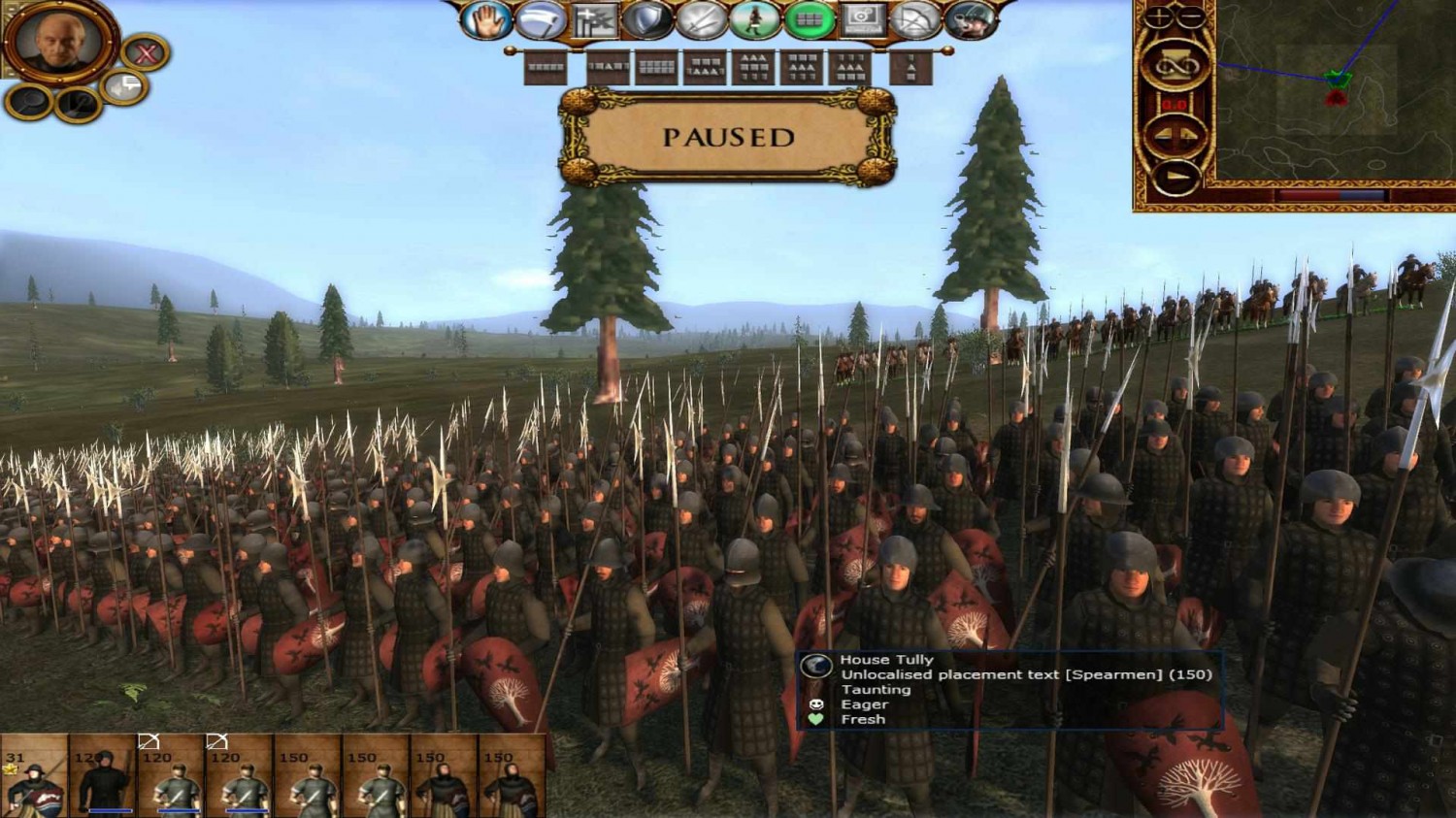Viewport: 1456px width, 818px height.
Task: Click the magnifying glass icon below Tywin's portrait
Action: click(x=27, y=101)
